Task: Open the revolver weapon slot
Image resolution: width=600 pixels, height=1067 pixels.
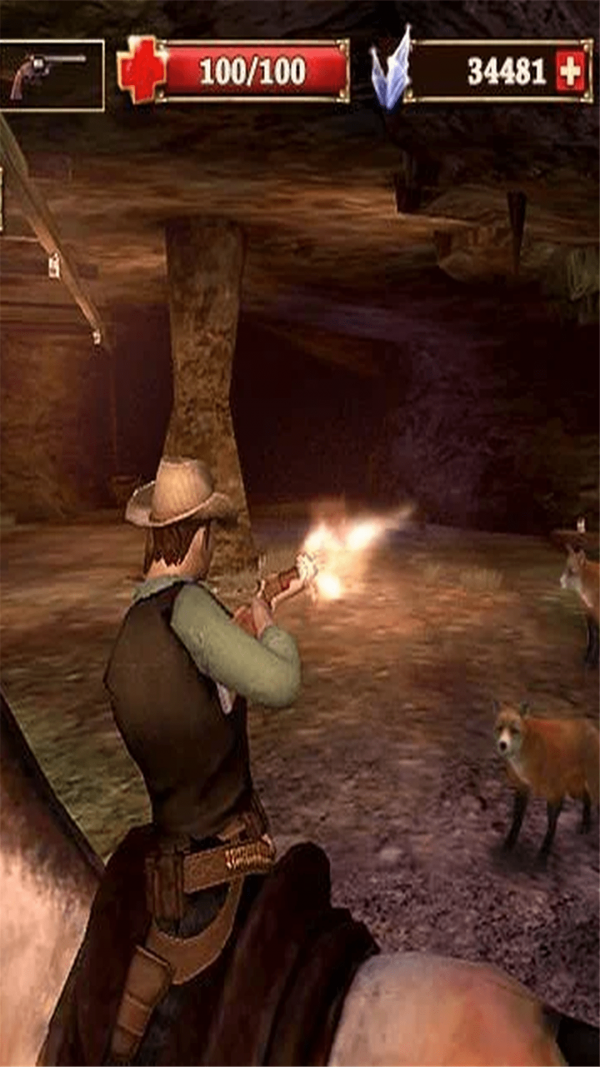Action: coord(50,74)
